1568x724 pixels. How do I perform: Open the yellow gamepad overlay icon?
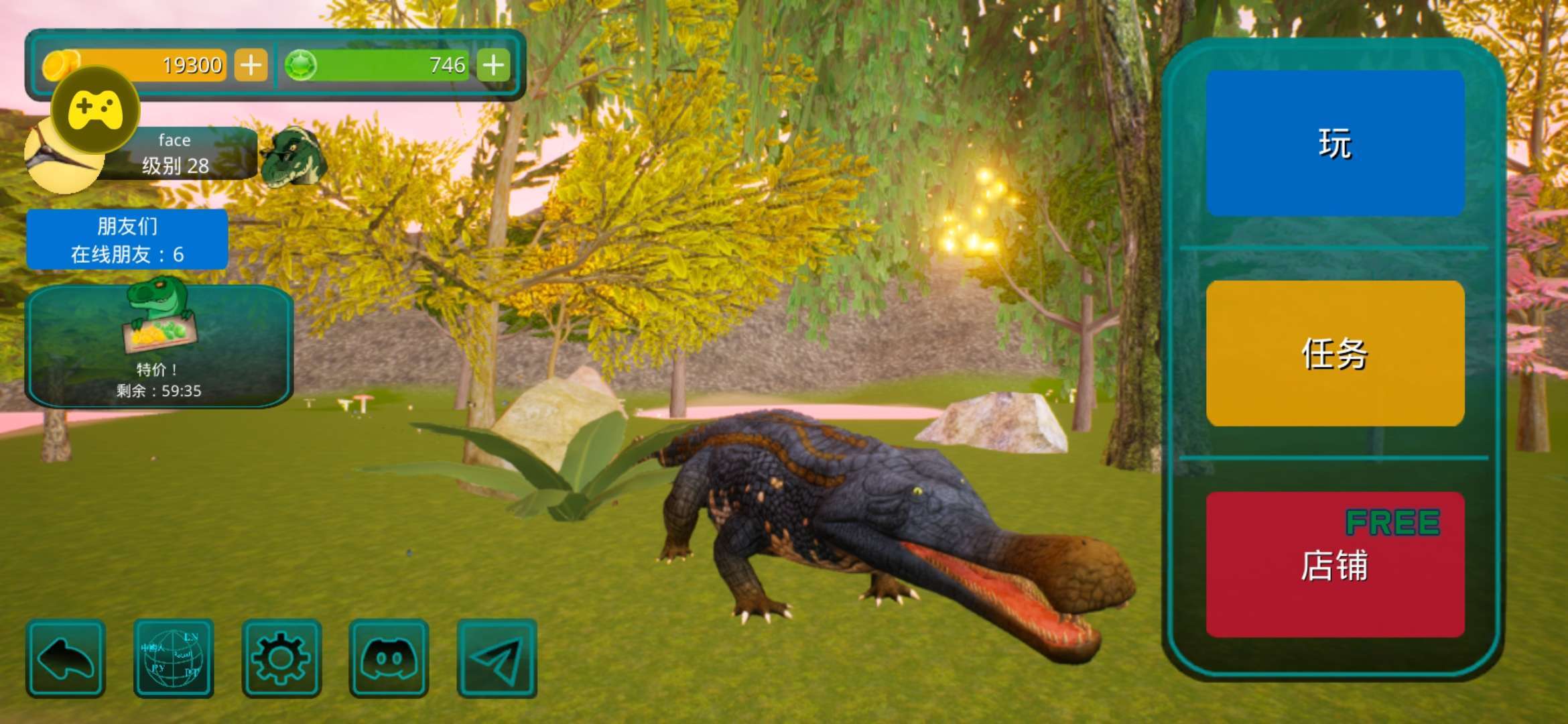95,109
